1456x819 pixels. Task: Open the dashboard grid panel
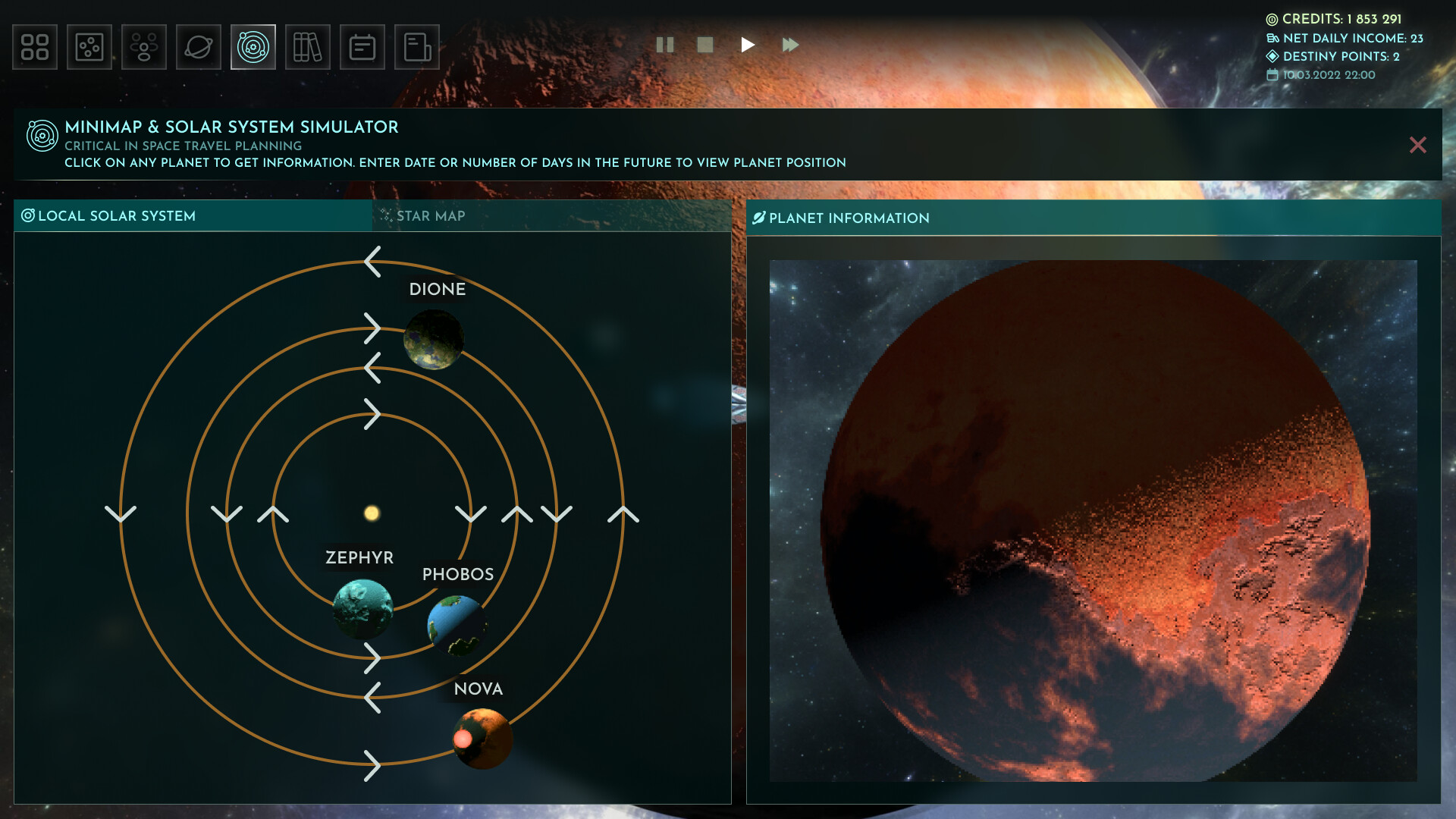35,46
